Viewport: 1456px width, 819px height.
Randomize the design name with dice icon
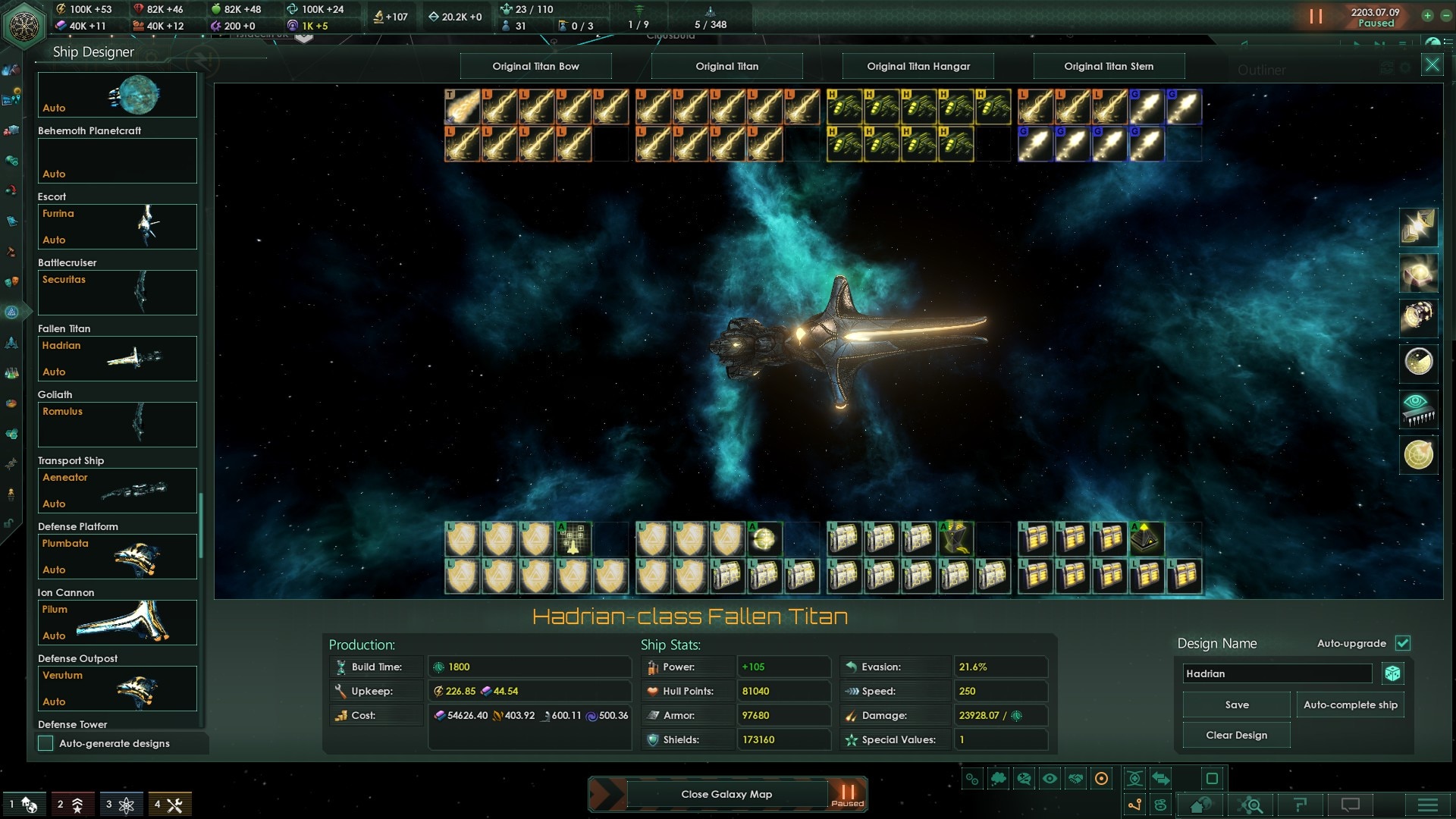pos(1392,673)
